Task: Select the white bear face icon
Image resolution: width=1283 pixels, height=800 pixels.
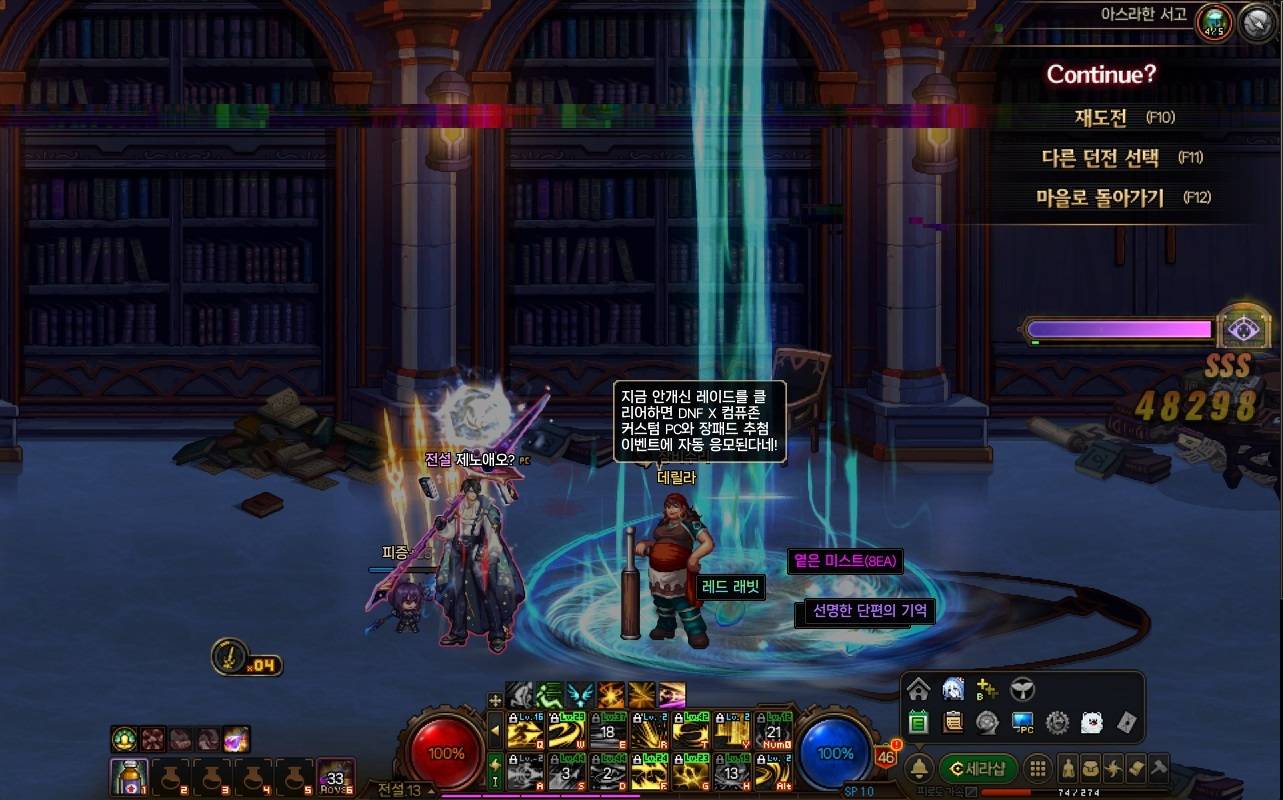Action: click(1091, 722)
